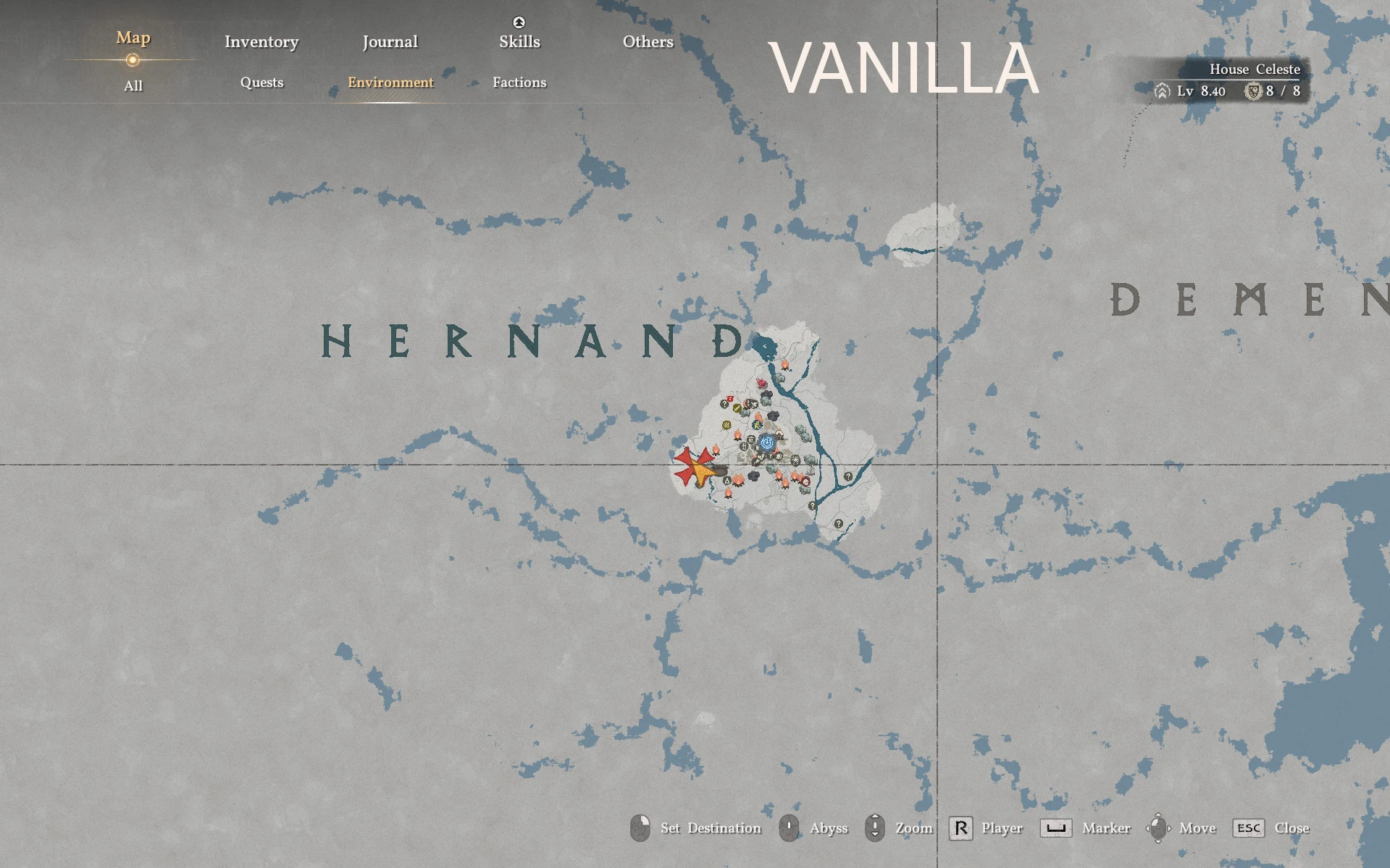This screenshot has height=868, width=1390.
Task: Go to the Journal tab
Action: (390, 42)
